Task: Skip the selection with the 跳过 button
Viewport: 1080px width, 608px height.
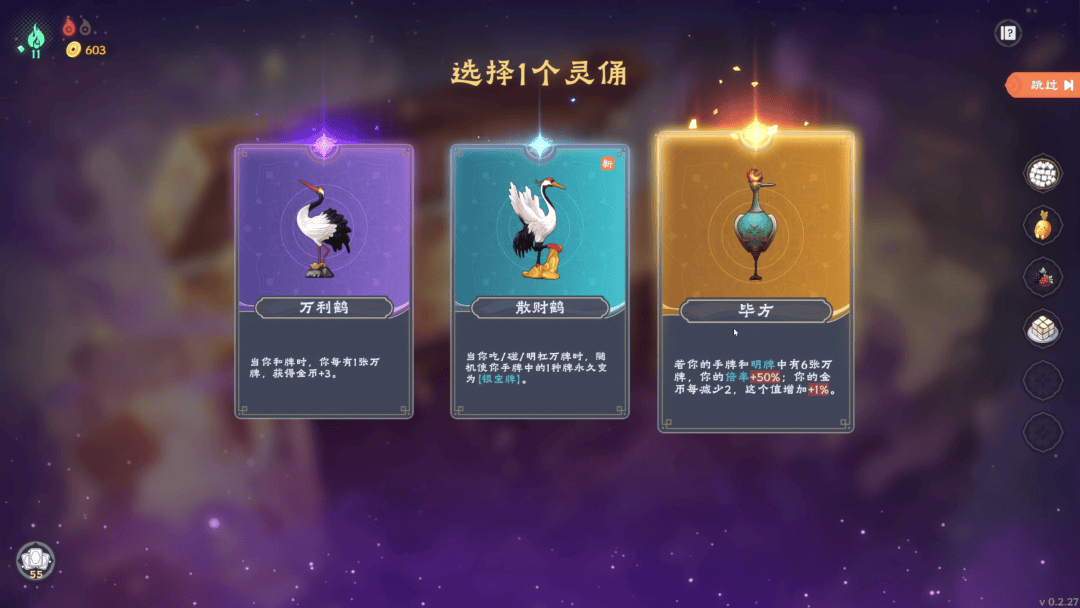Action: tap(1045, 85)
